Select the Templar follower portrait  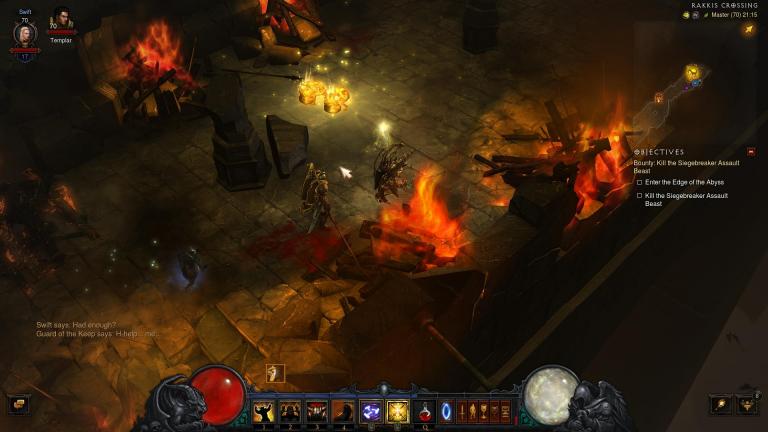[x=61, y=22]
